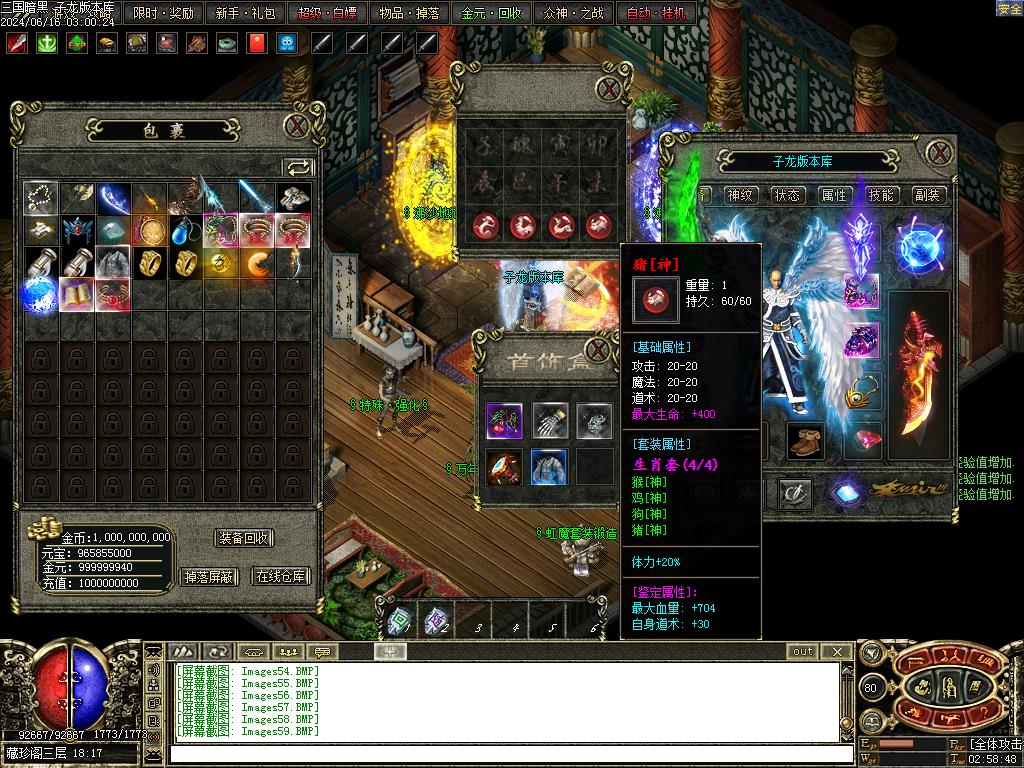Close the 包裹 bag window

297,127
